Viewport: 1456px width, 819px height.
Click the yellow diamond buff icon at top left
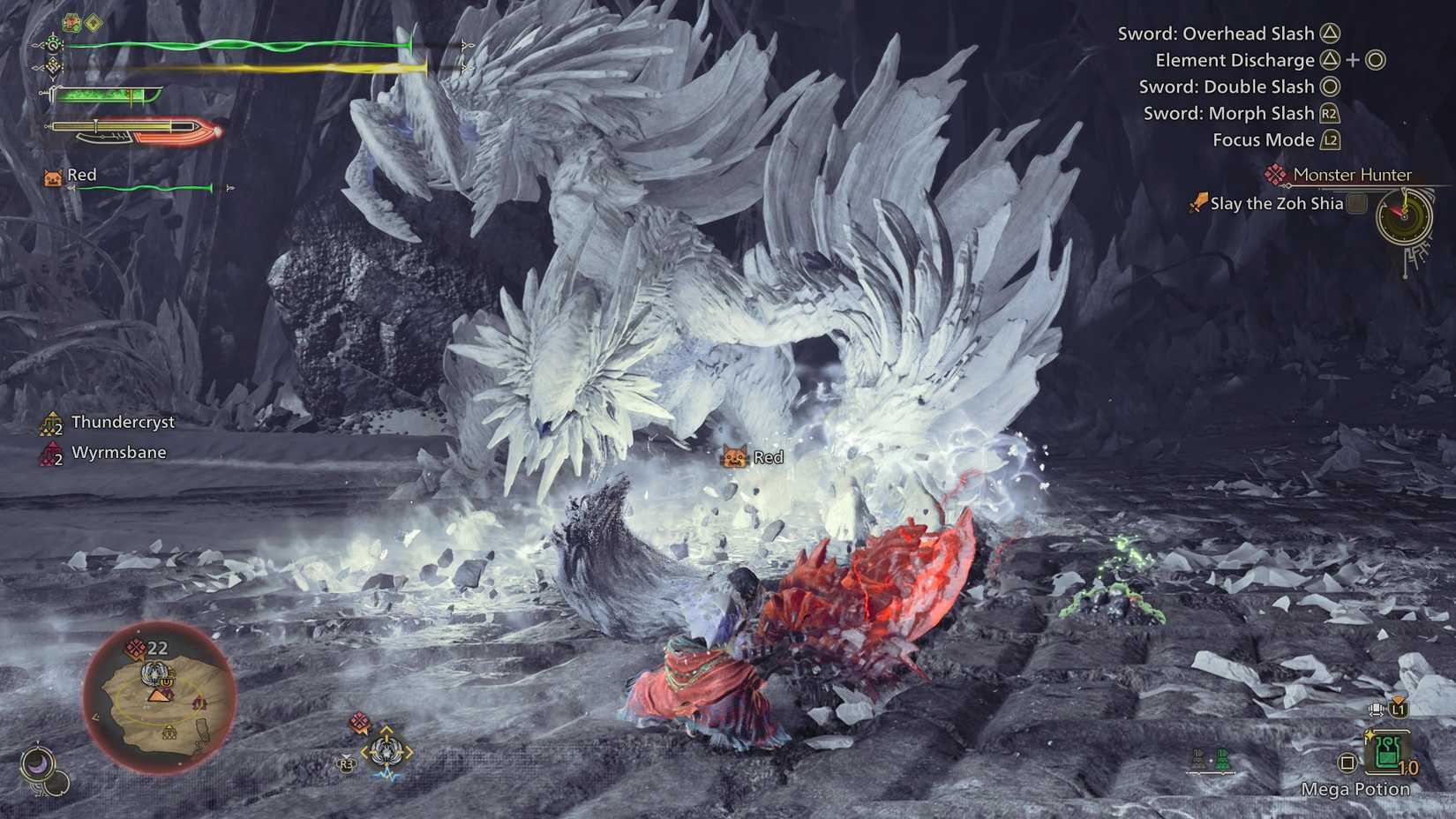92,22
